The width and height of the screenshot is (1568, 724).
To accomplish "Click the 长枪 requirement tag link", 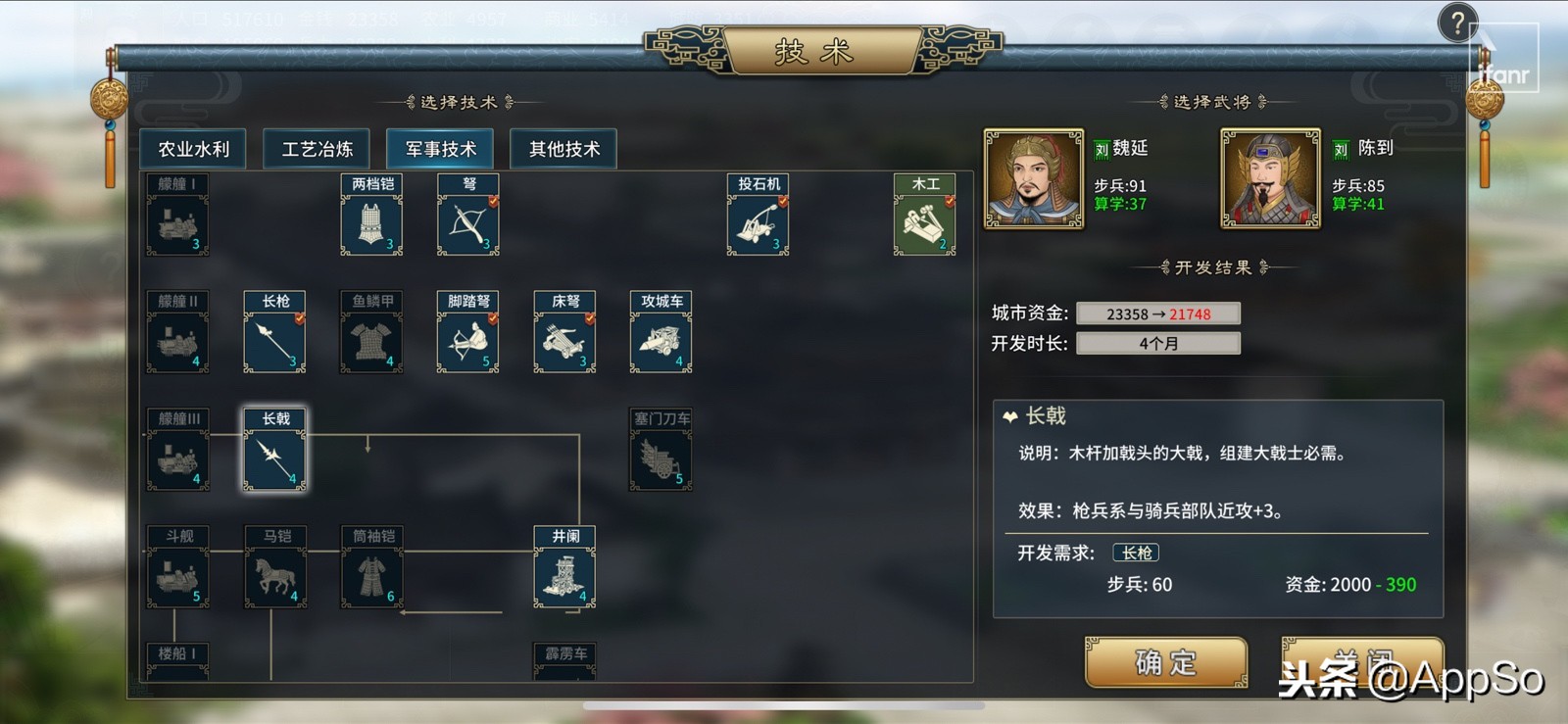I will (1136, 553).
